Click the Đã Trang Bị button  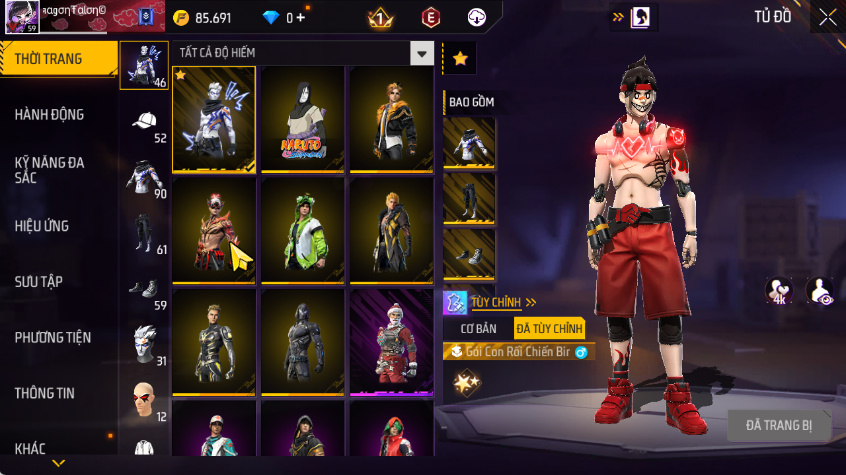(779, 425)
